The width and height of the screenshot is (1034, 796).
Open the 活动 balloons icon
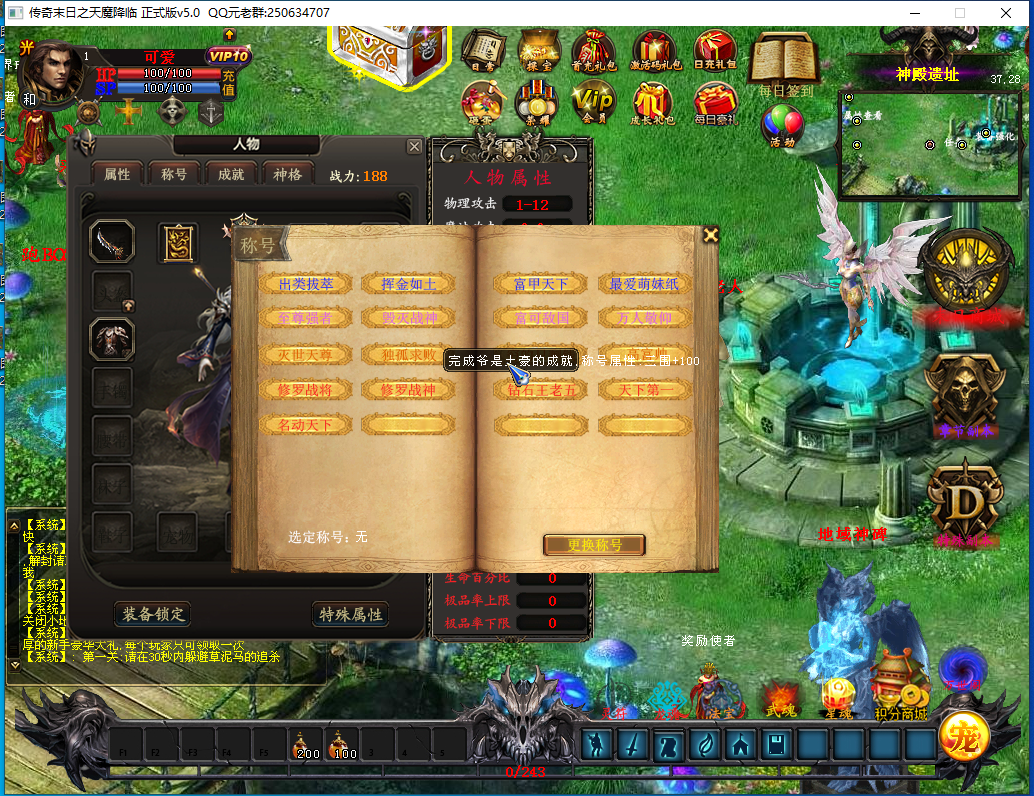[782, 126]
